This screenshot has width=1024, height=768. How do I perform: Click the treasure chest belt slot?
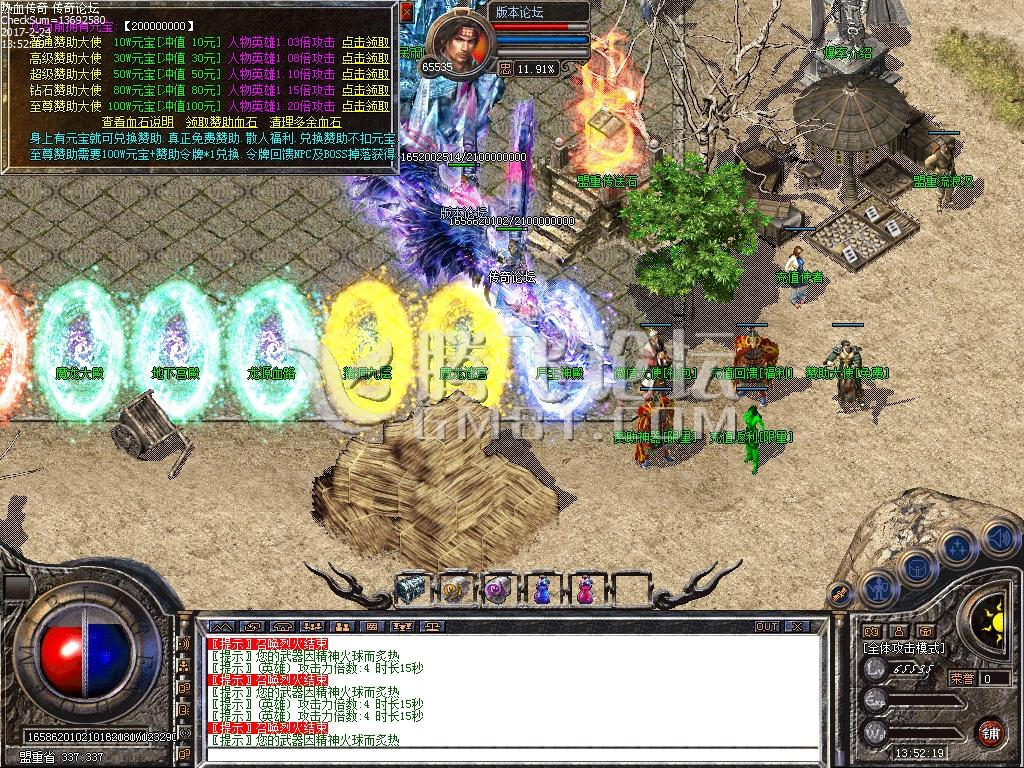pos(411,590)
